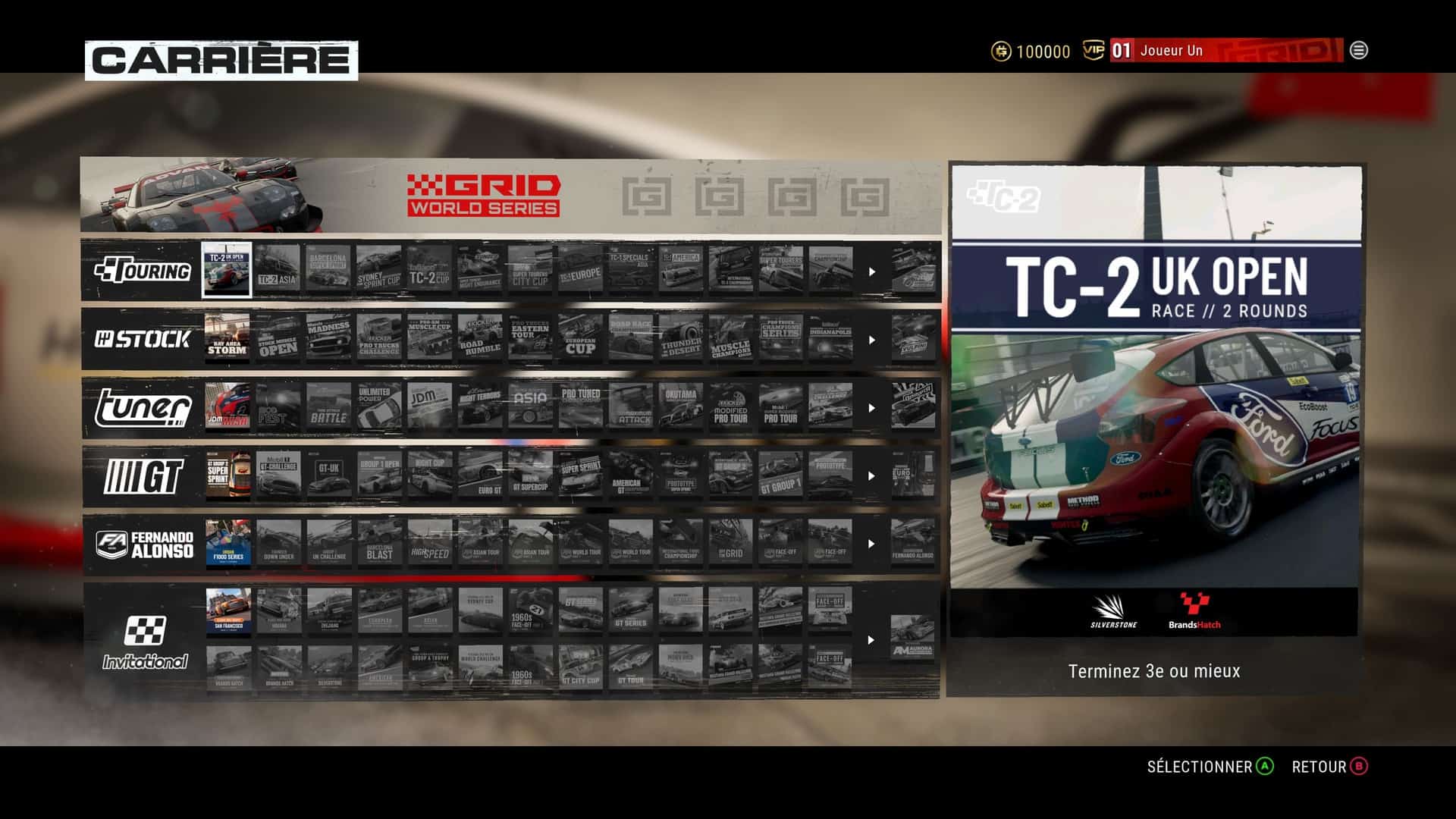Click the GT row's right arrow

pos(872,476)
